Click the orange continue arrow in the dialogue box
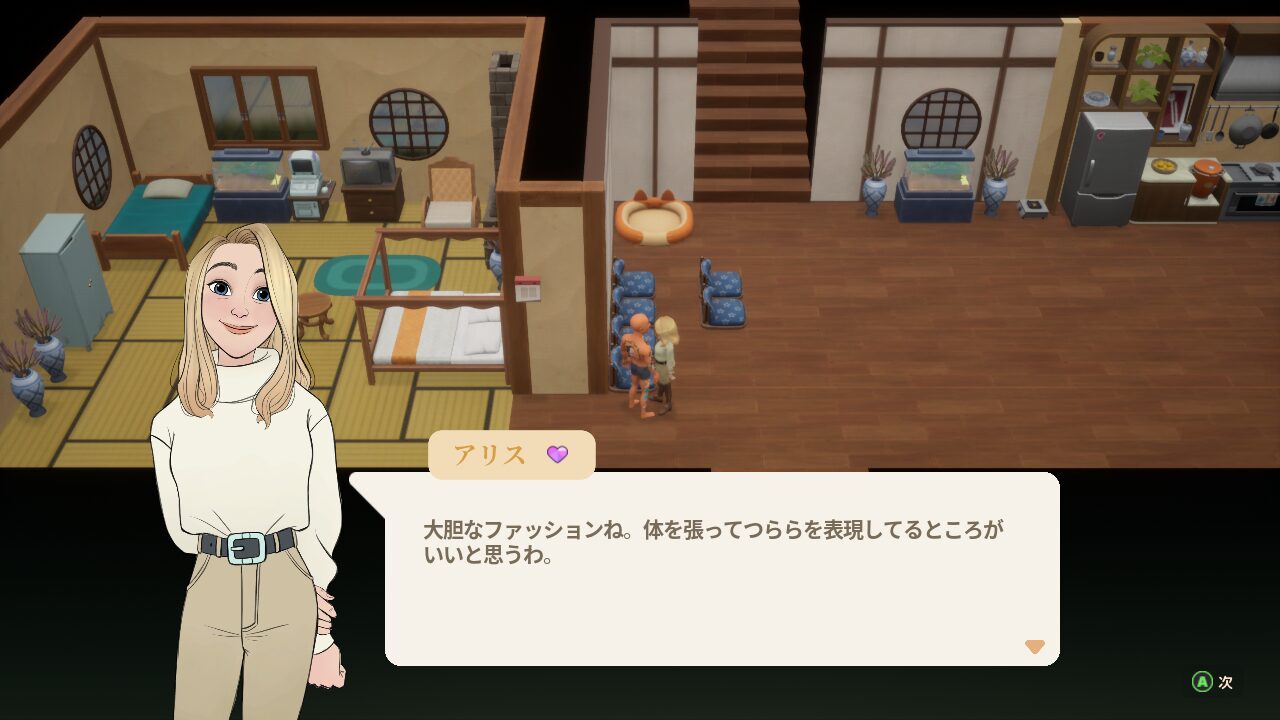The width and height of the screenshot is (1280, 720). tap(1036, 647)
